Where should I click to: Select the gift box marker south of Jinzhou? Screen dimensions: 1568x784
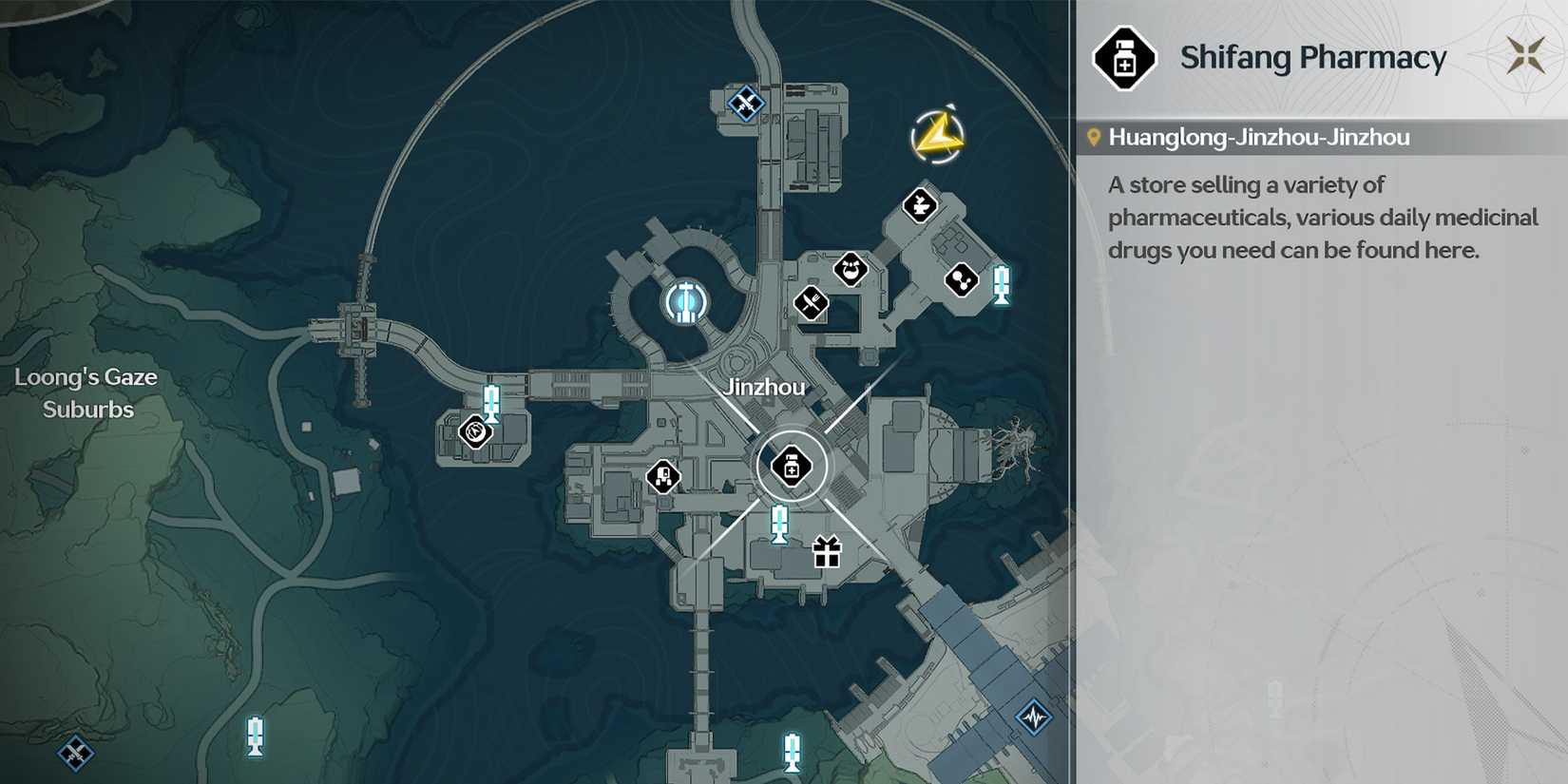824,554
